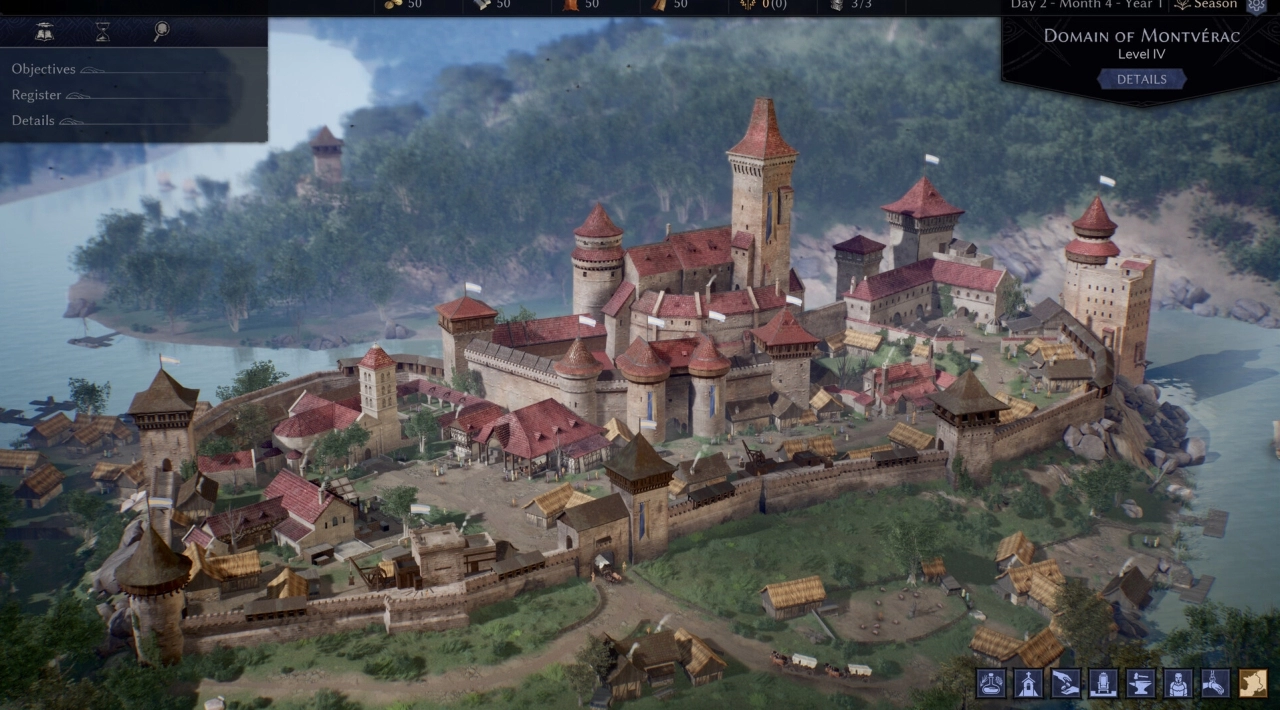Expand the Register section
Viewport: 1280px width, 710px height.
pyautogui.click(x=37, y=95)
